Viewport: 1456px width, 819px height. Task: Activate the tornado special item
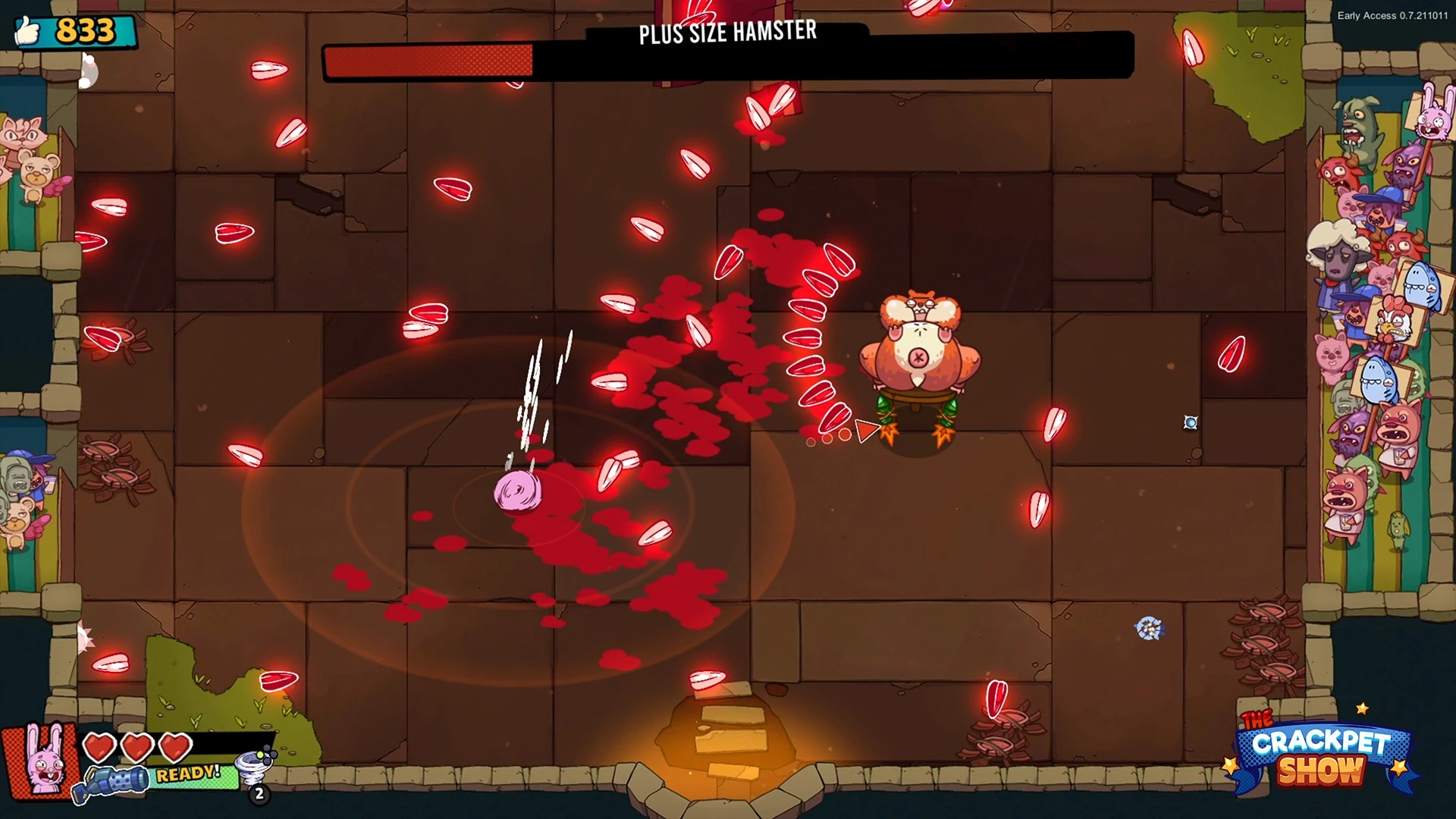click(253, 767)
